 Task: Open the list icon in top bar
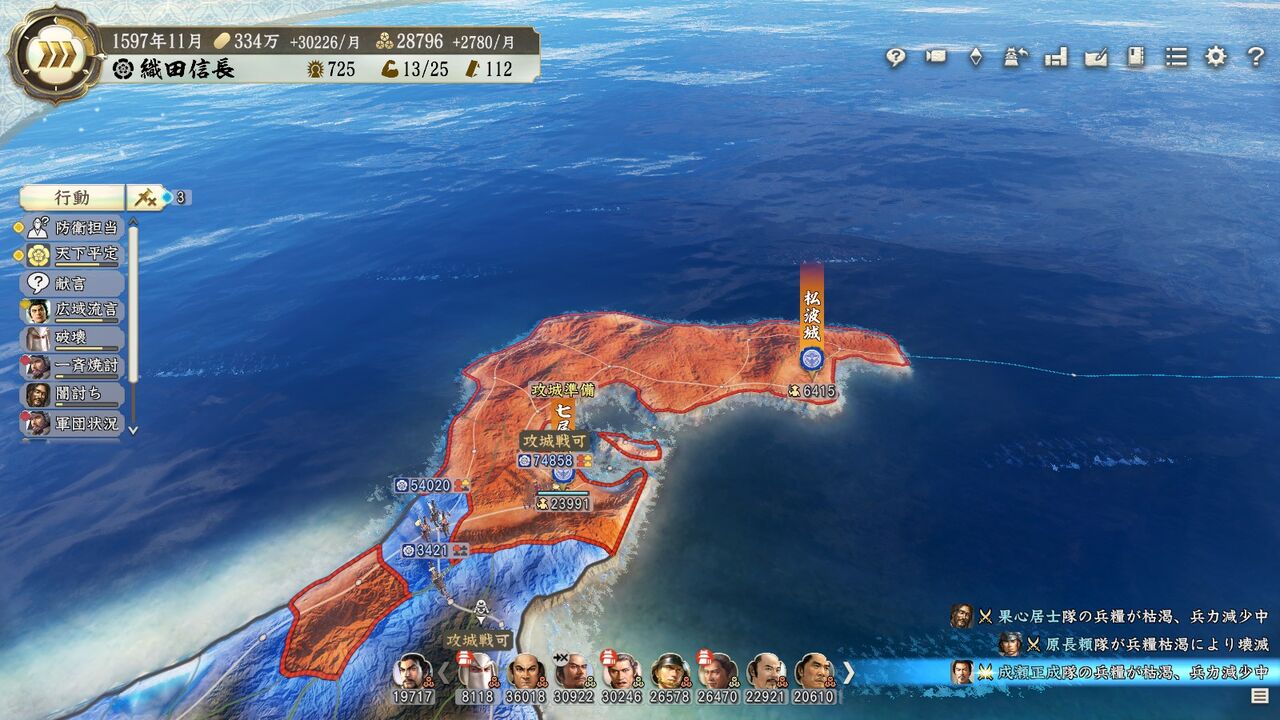(1176, 57)
